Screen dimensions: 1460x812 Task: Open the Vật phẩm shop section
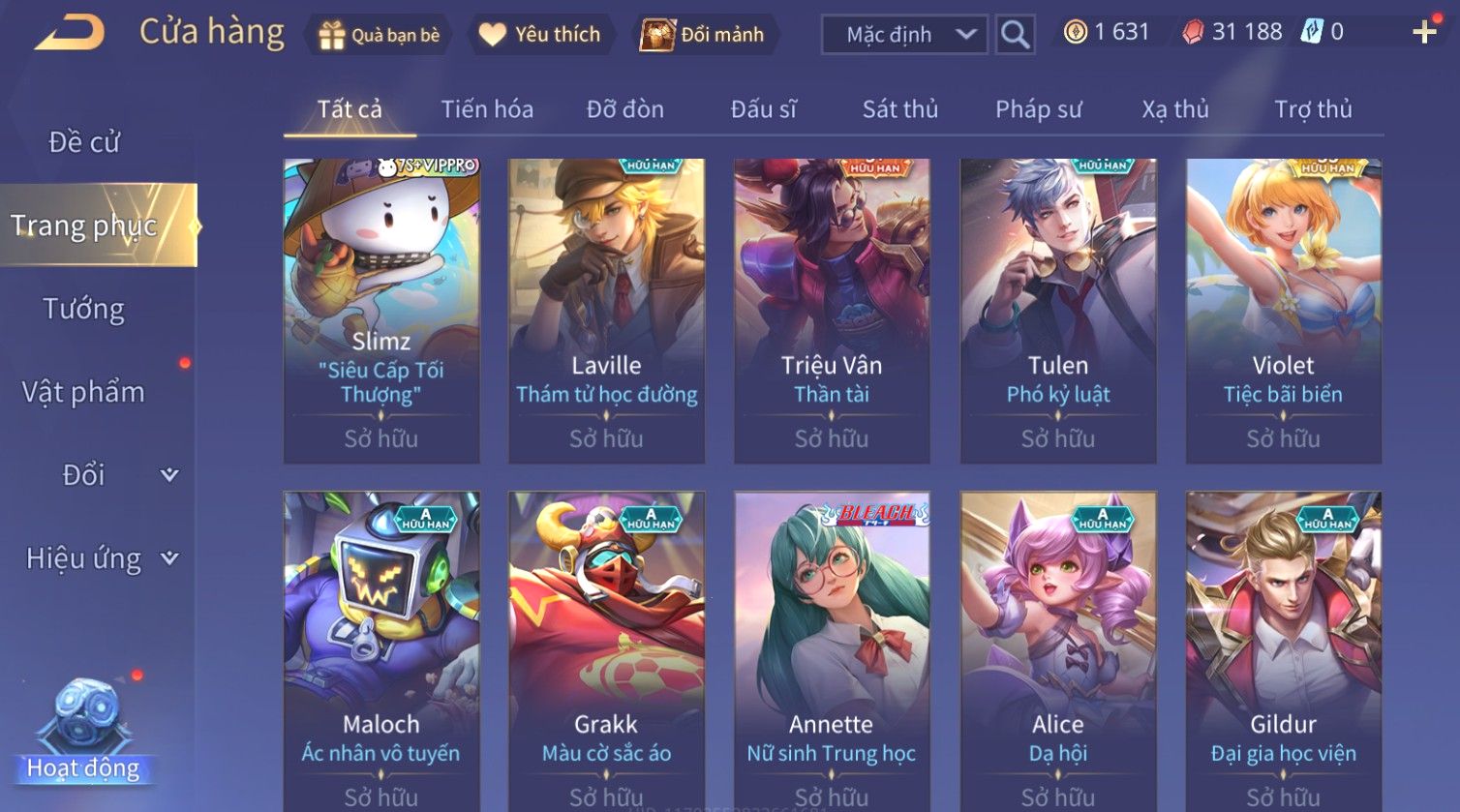pyautogui.click(x=84, y=392)
